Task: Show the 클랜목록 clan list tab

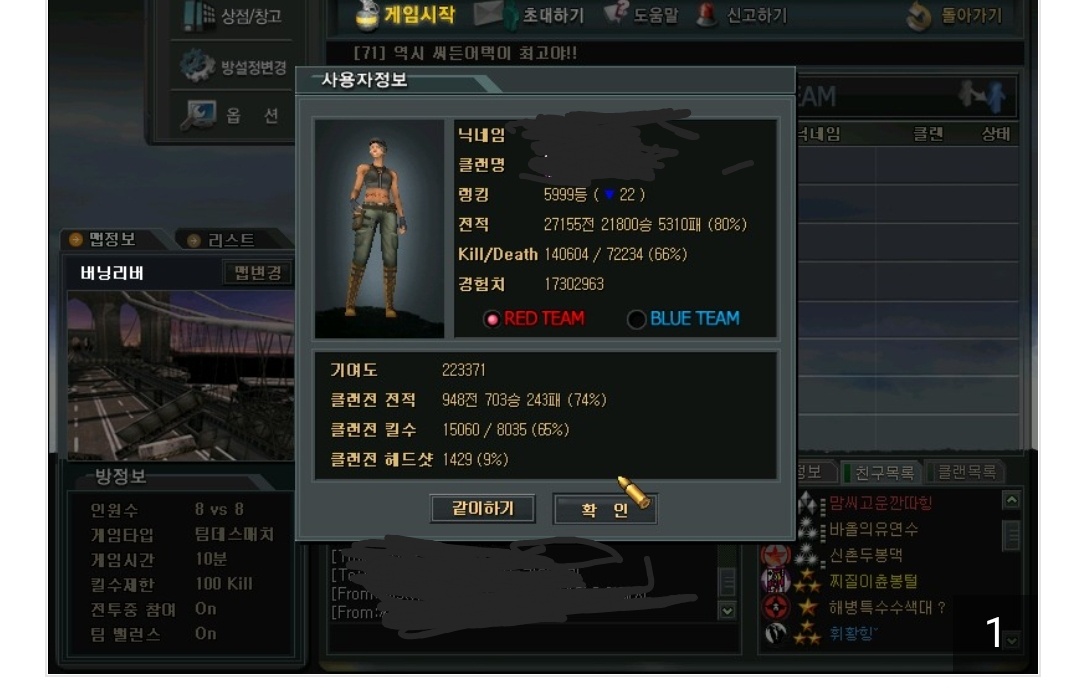Action: pyautogui.click(x=964, y=472)
